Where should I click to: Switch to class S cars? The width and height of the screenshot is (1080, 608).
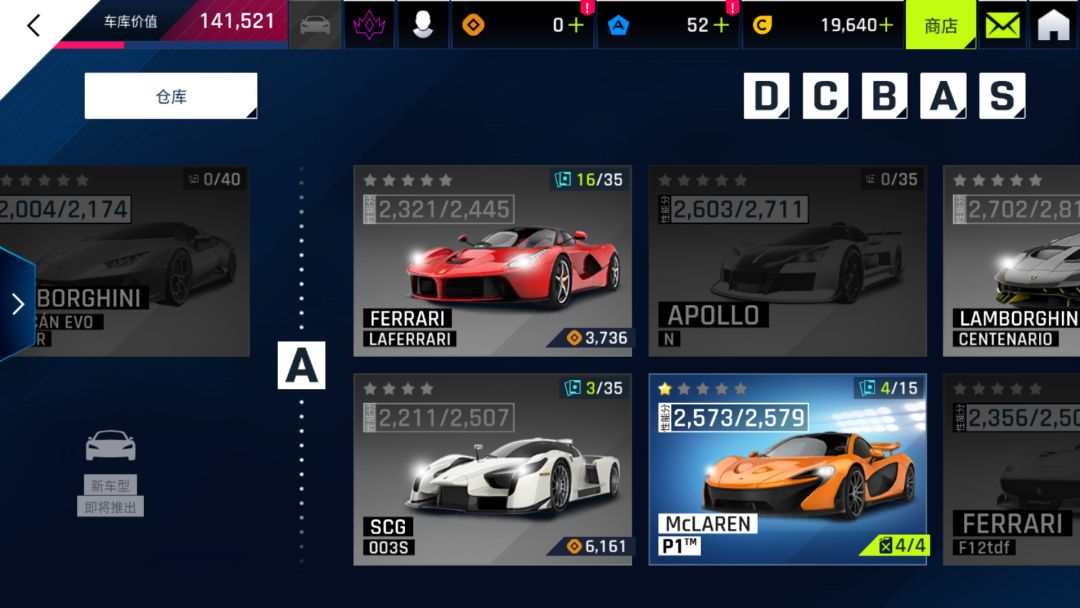click(1001, 96)
